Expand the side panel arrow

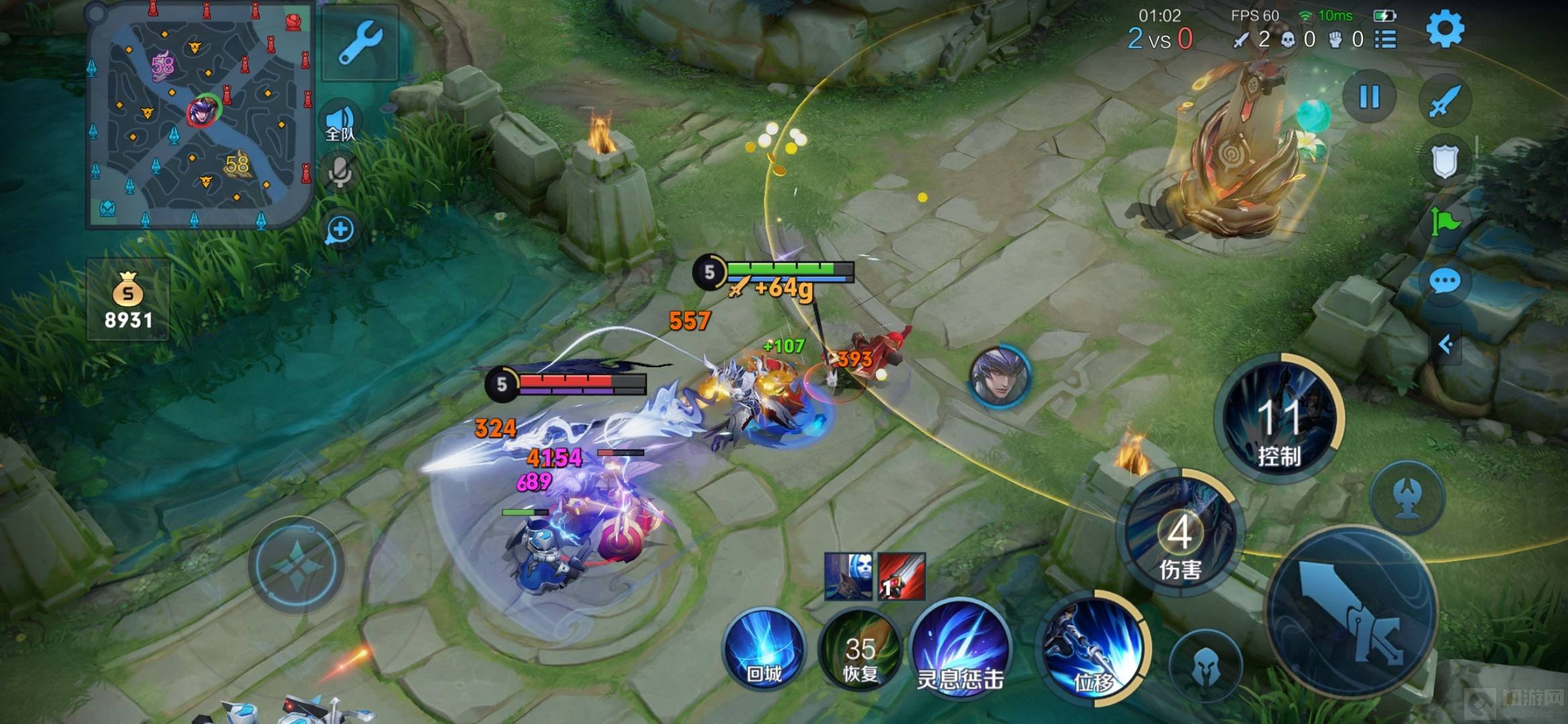[x=1446, y=345]
